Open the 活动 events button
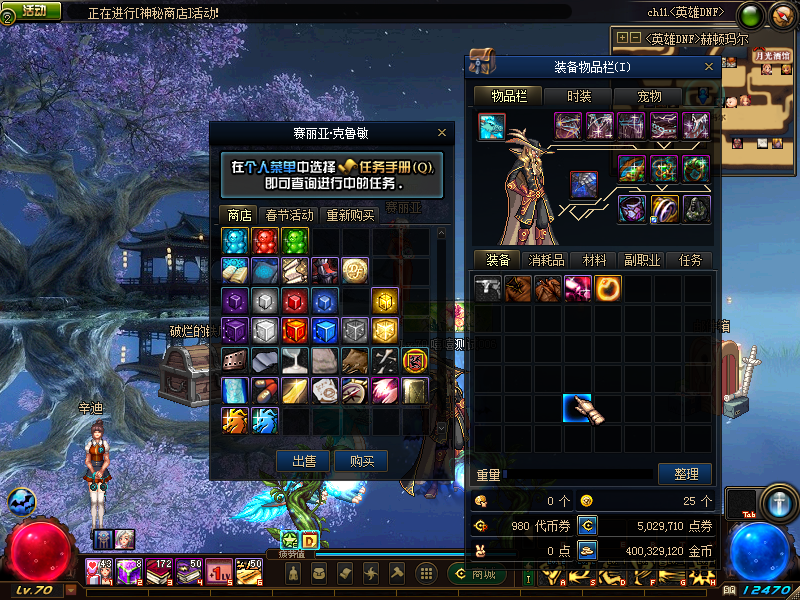The image size is (800, 600). point(32,11)
